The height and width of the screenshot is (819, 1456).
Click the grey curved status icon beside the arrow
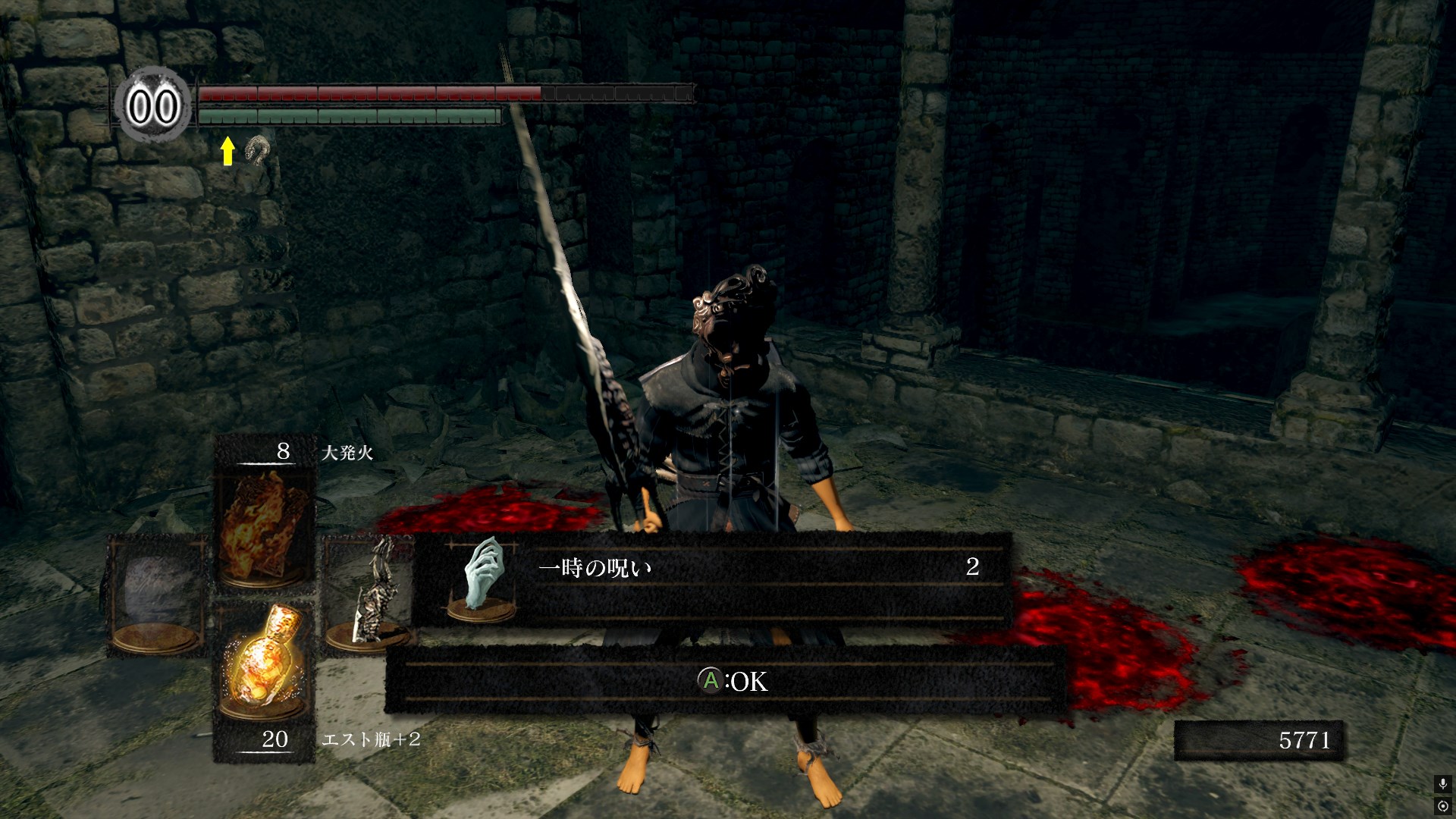[258, 151]
